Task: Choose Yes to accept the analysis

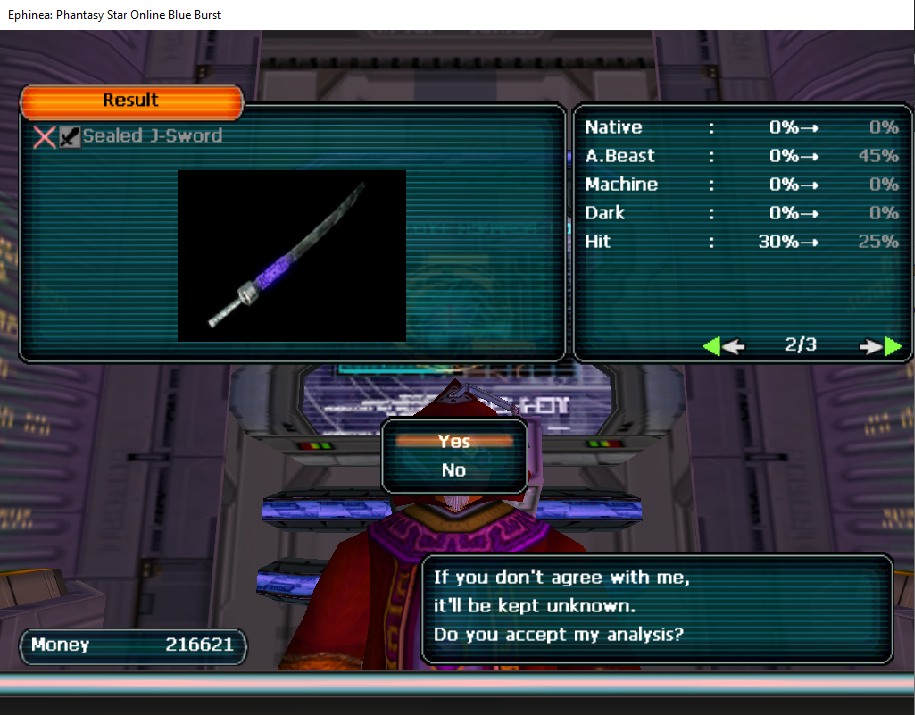Action: click(454, 441)
